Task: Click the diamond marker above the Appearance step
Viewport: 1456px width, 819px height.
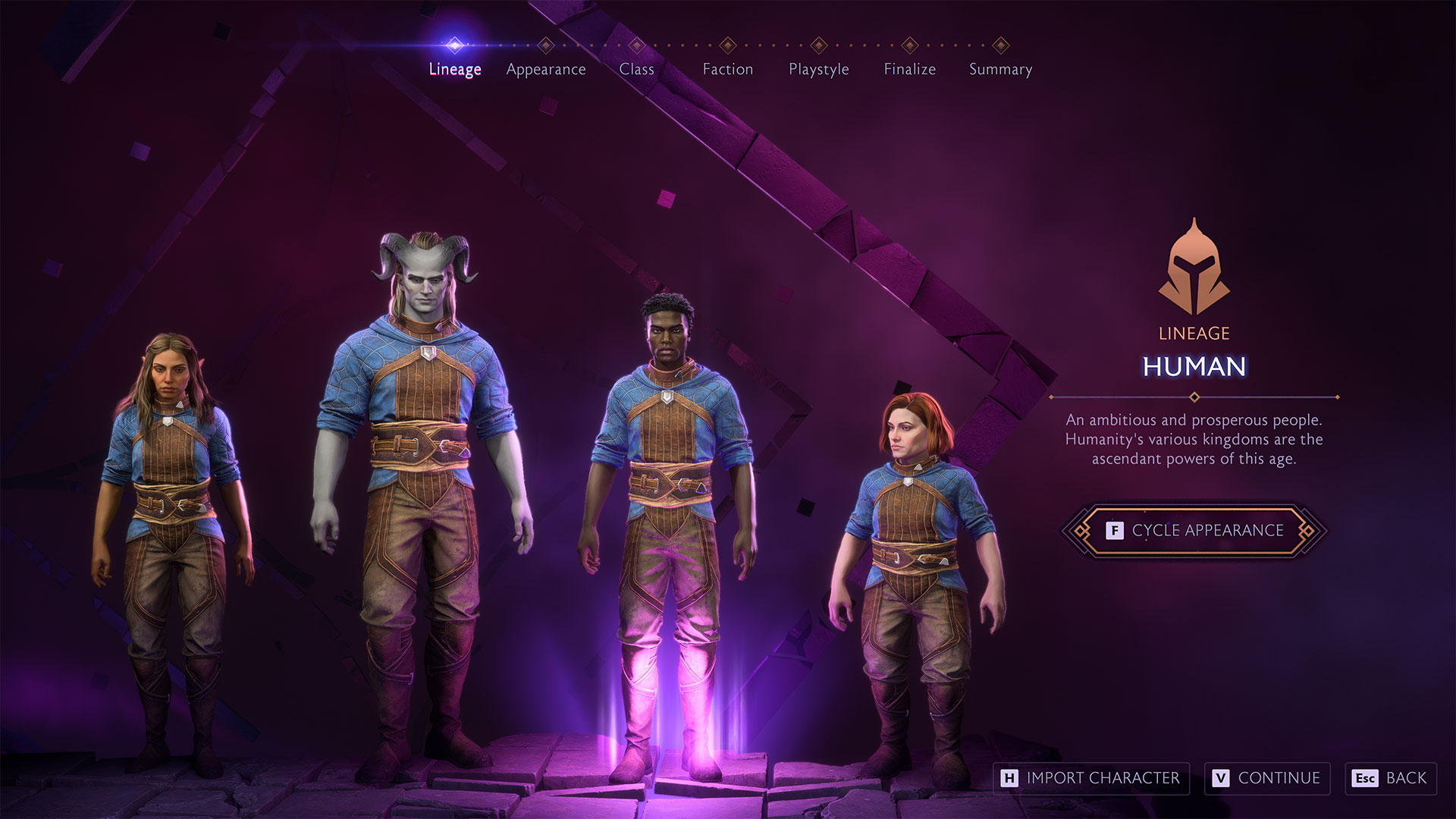Action: 546,43
